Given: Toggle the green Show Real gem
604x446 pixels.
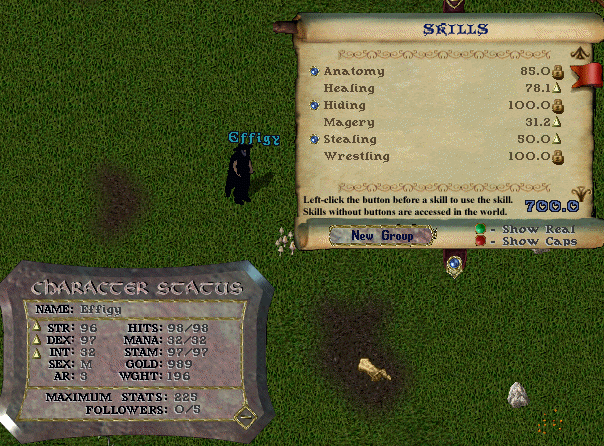Looking at the screenshot, I should pyautogui.click(x=480, y=229).
